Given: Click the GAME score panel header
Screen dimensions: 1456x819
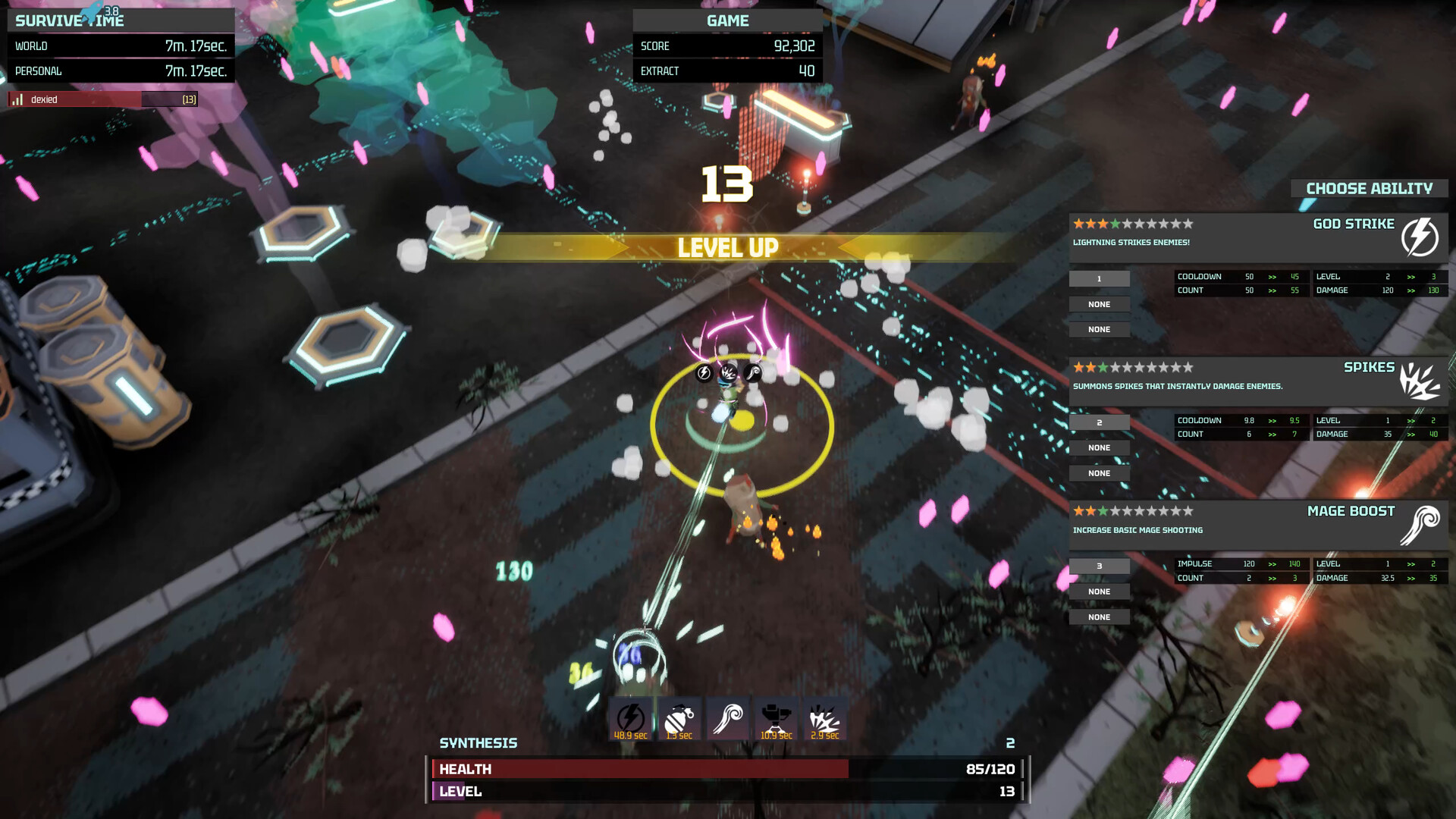Looking at the screenshot, I should click(x=726, y=20).
